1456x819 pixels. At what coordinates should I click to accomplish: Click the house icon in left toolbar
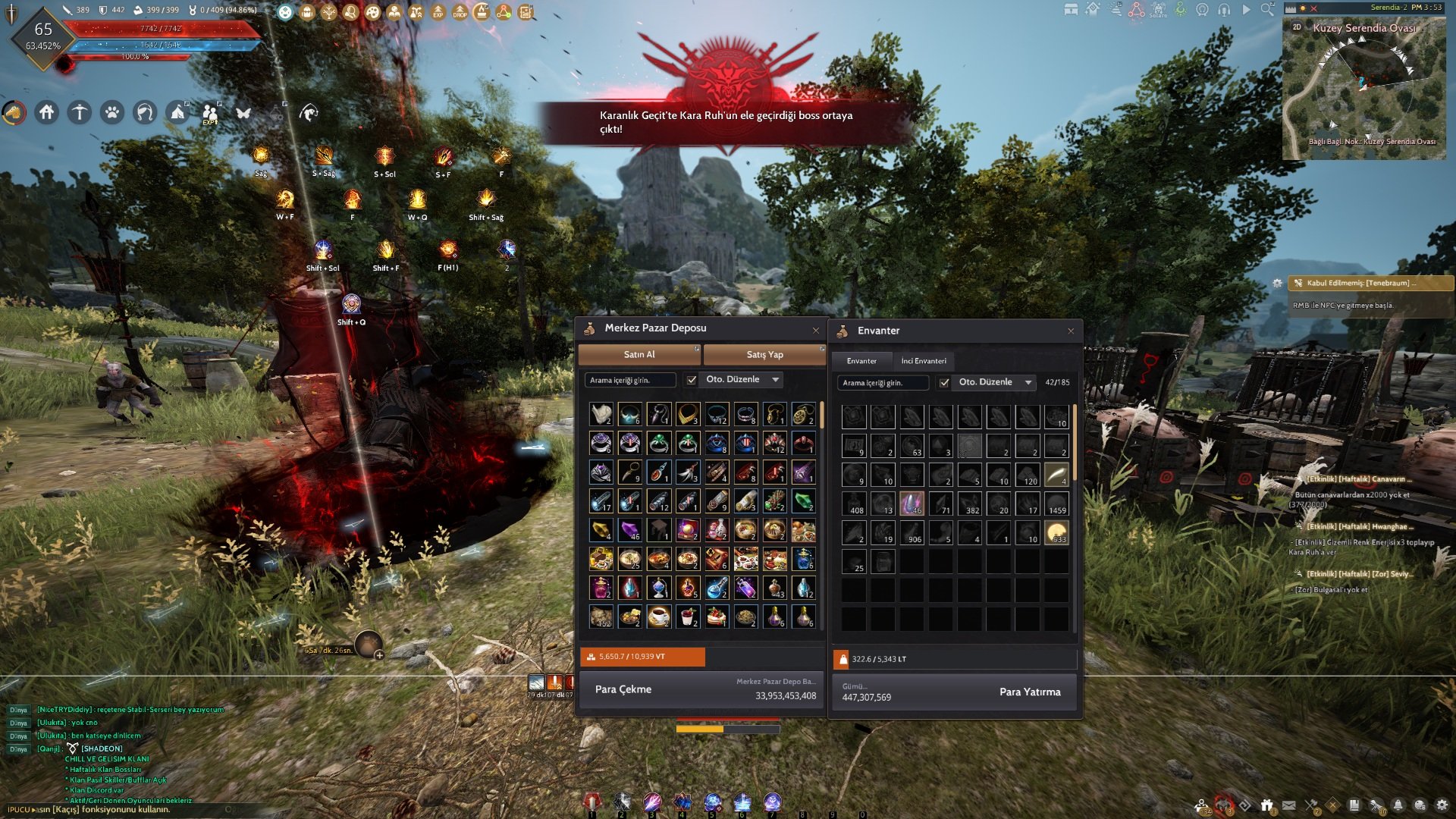[47, 113]
